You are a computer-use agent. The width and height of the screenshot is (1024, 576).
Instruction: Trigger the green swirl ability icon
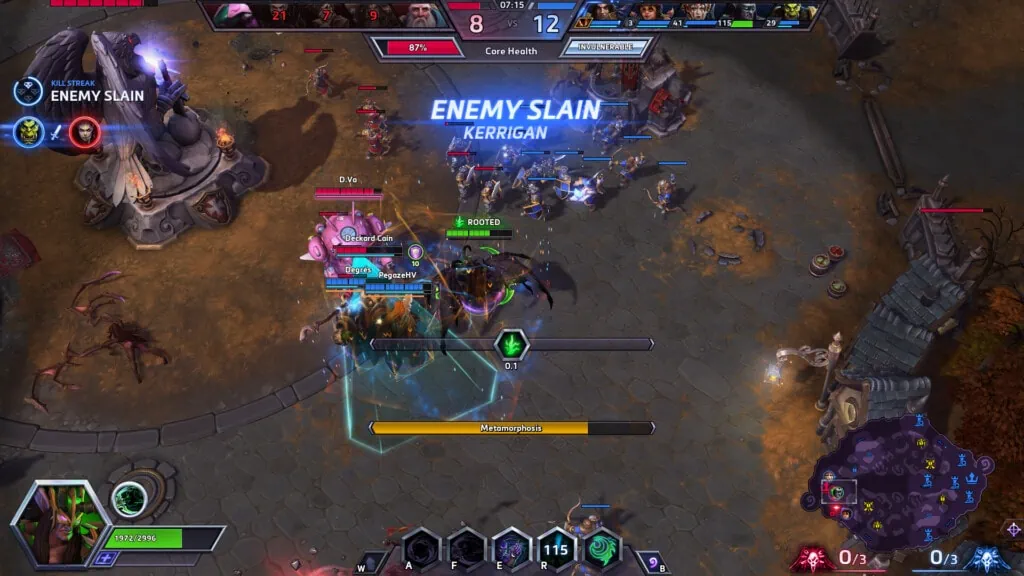[601, 550]
